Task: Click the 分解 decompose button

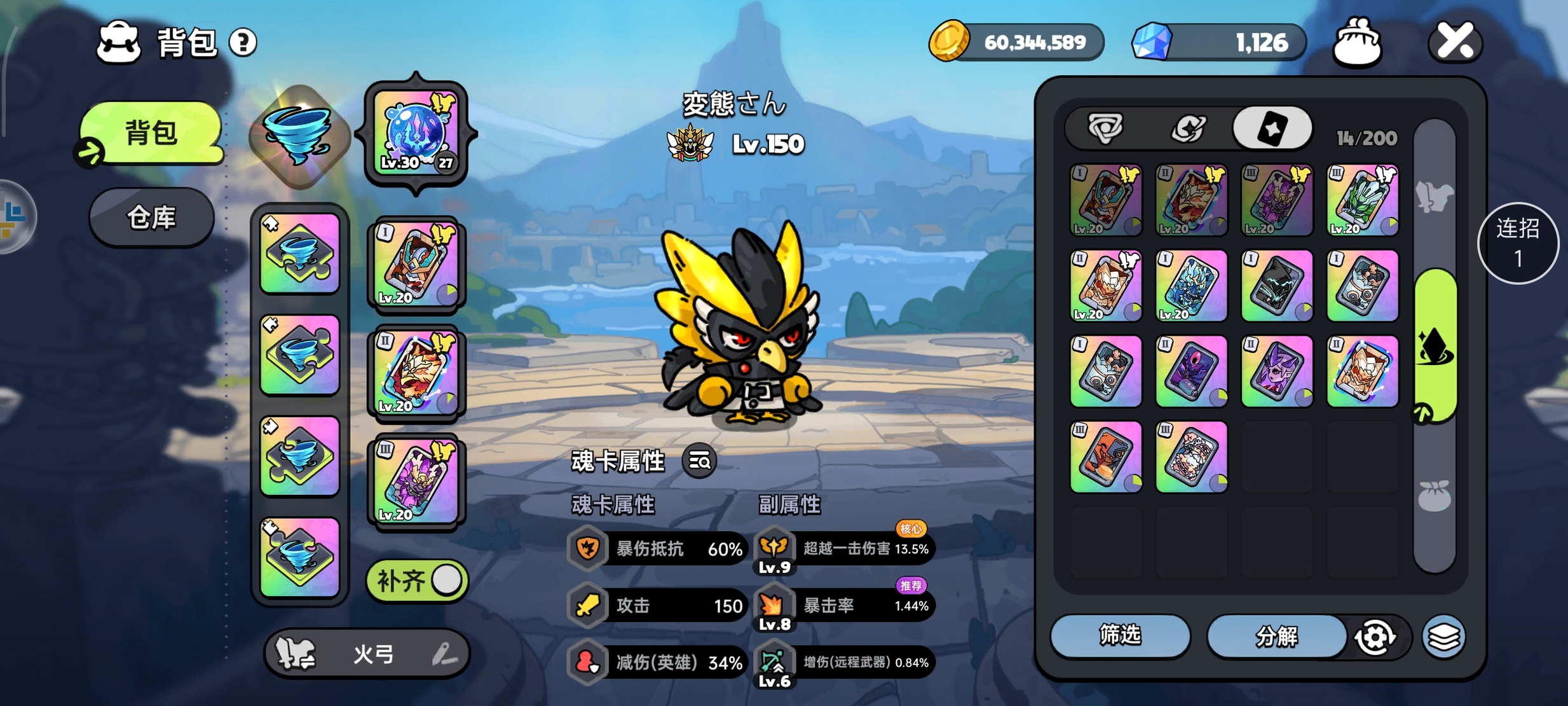Action: coord(1276,635)
